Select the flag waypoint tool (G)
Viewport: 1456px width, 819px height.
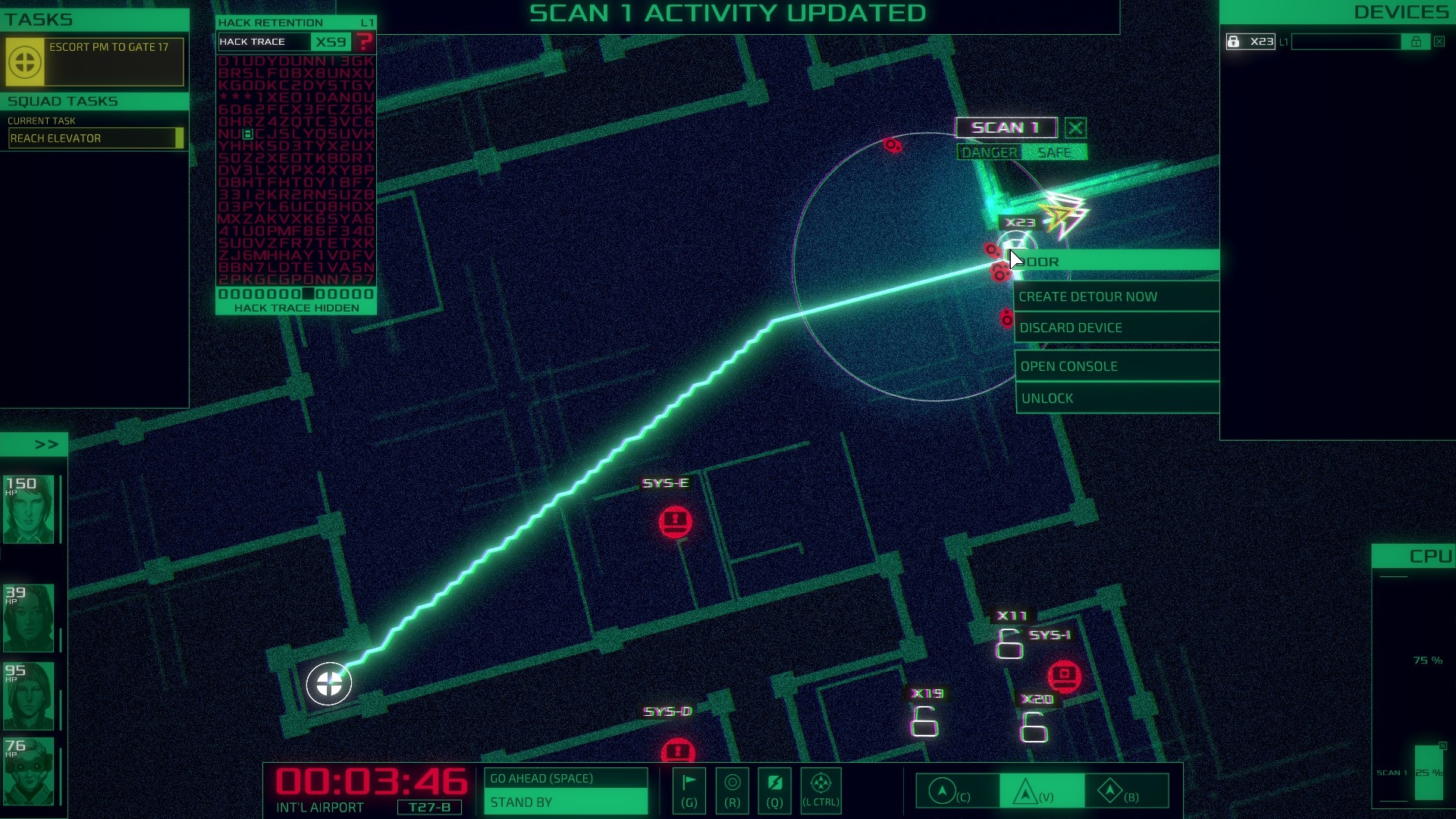click(x=689, y=791)
